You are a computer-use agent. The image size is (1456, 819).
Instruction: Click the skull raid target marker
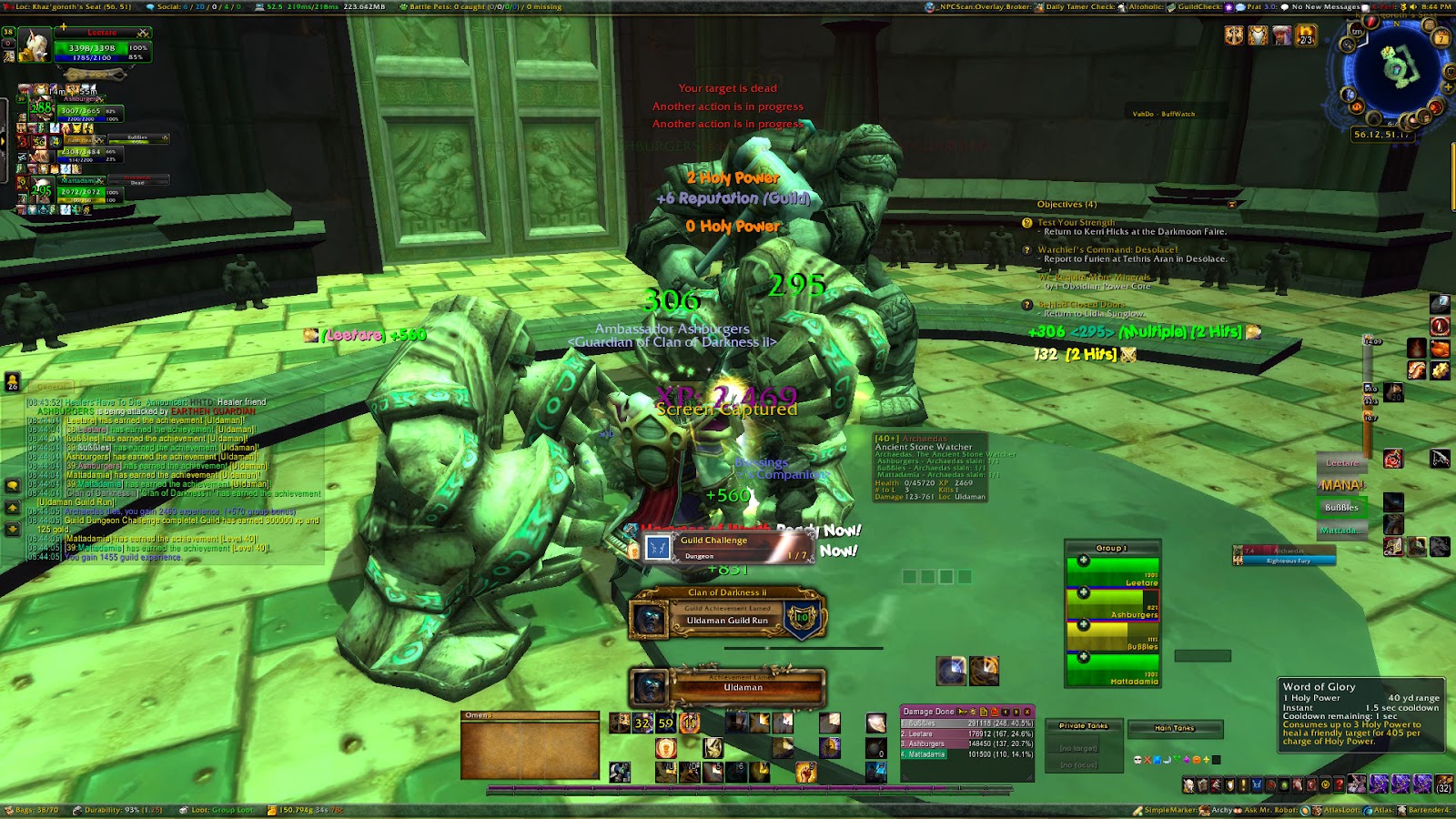coord(1137,759)
